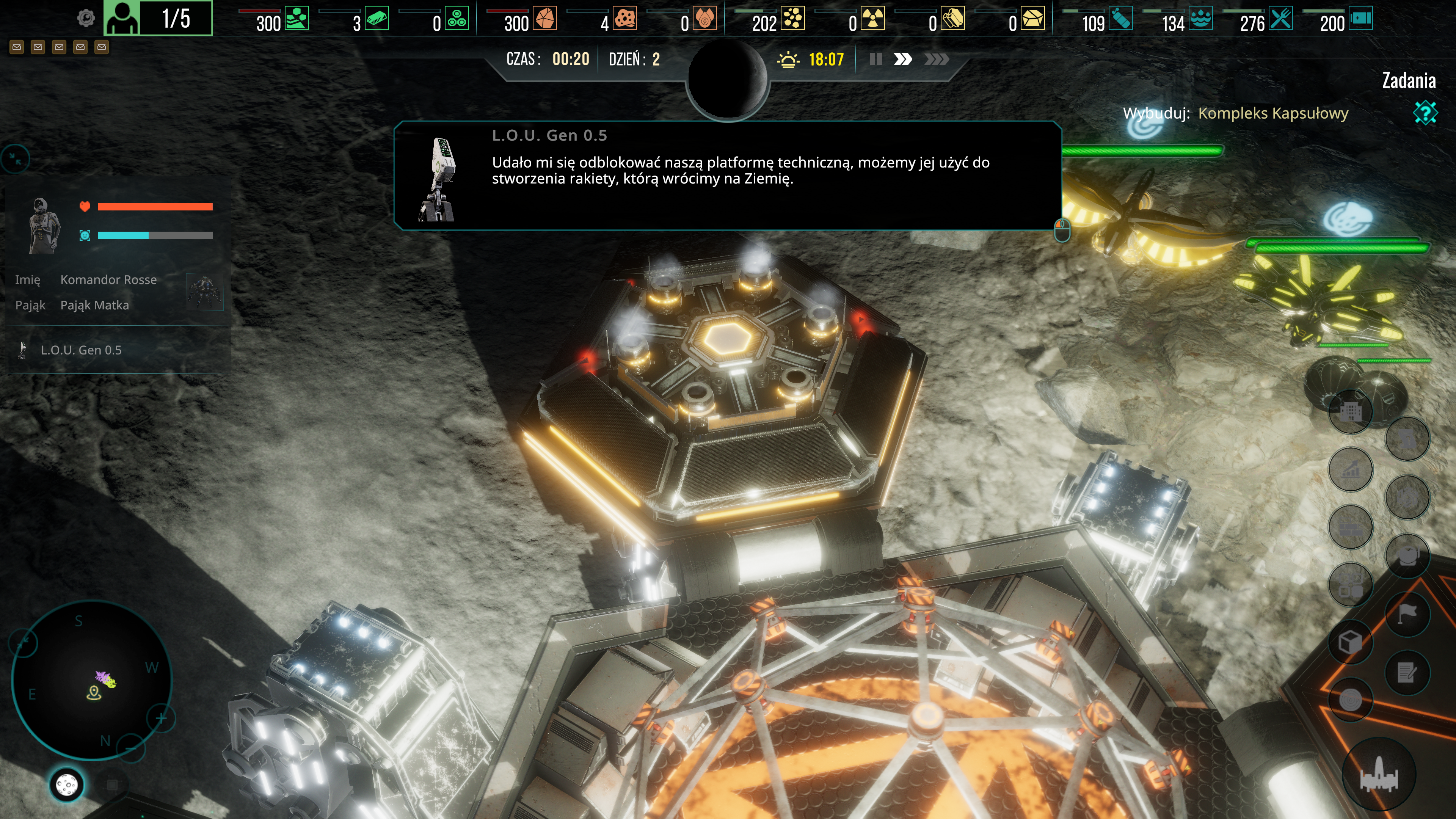
Task: Open the Pająk Matka spider thumbnail
Action: pyautogui.click(x=204, y=292)
